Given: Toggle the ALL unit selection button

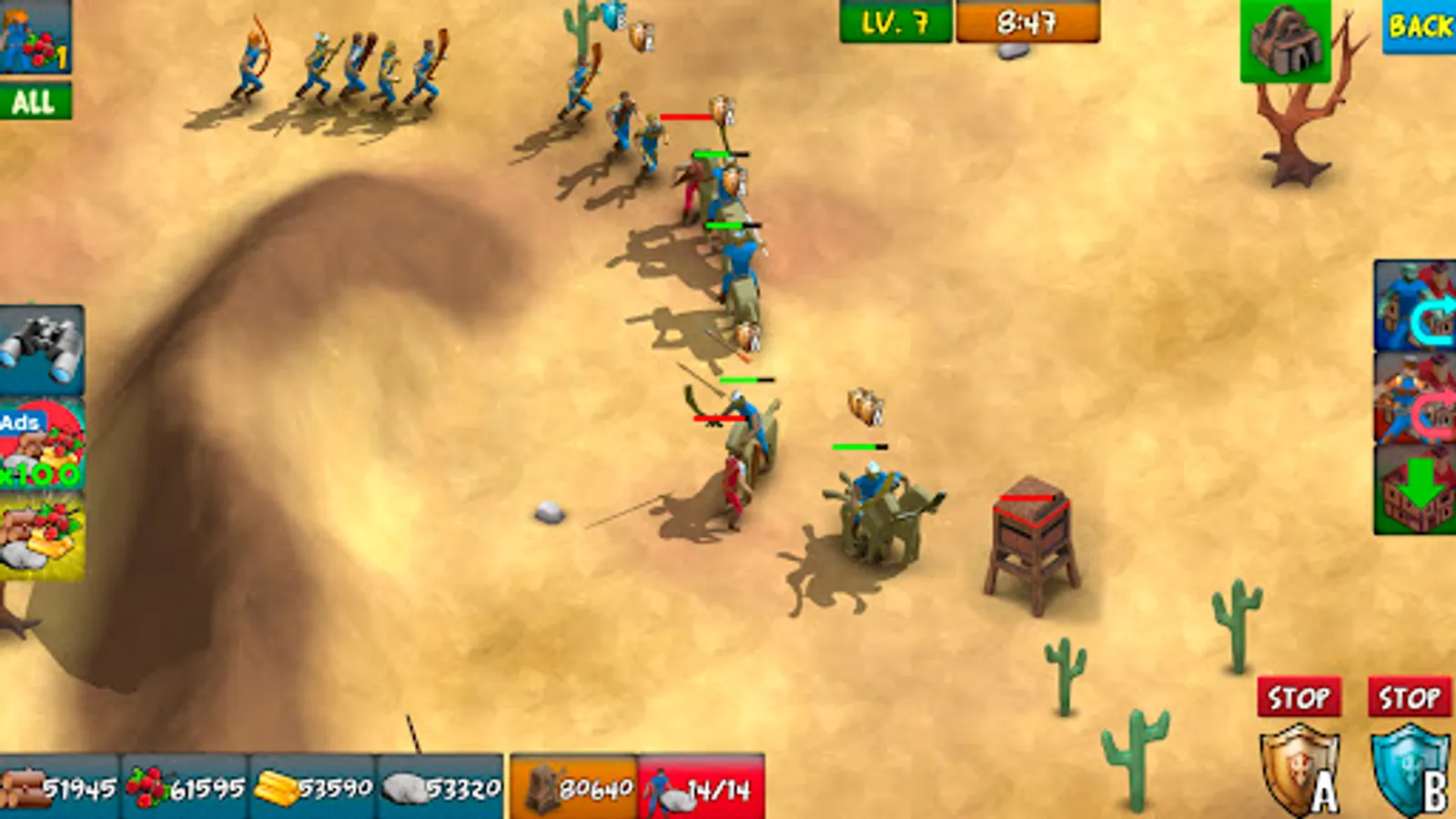Looking at the screenshot, I should (x=35, y=100).
